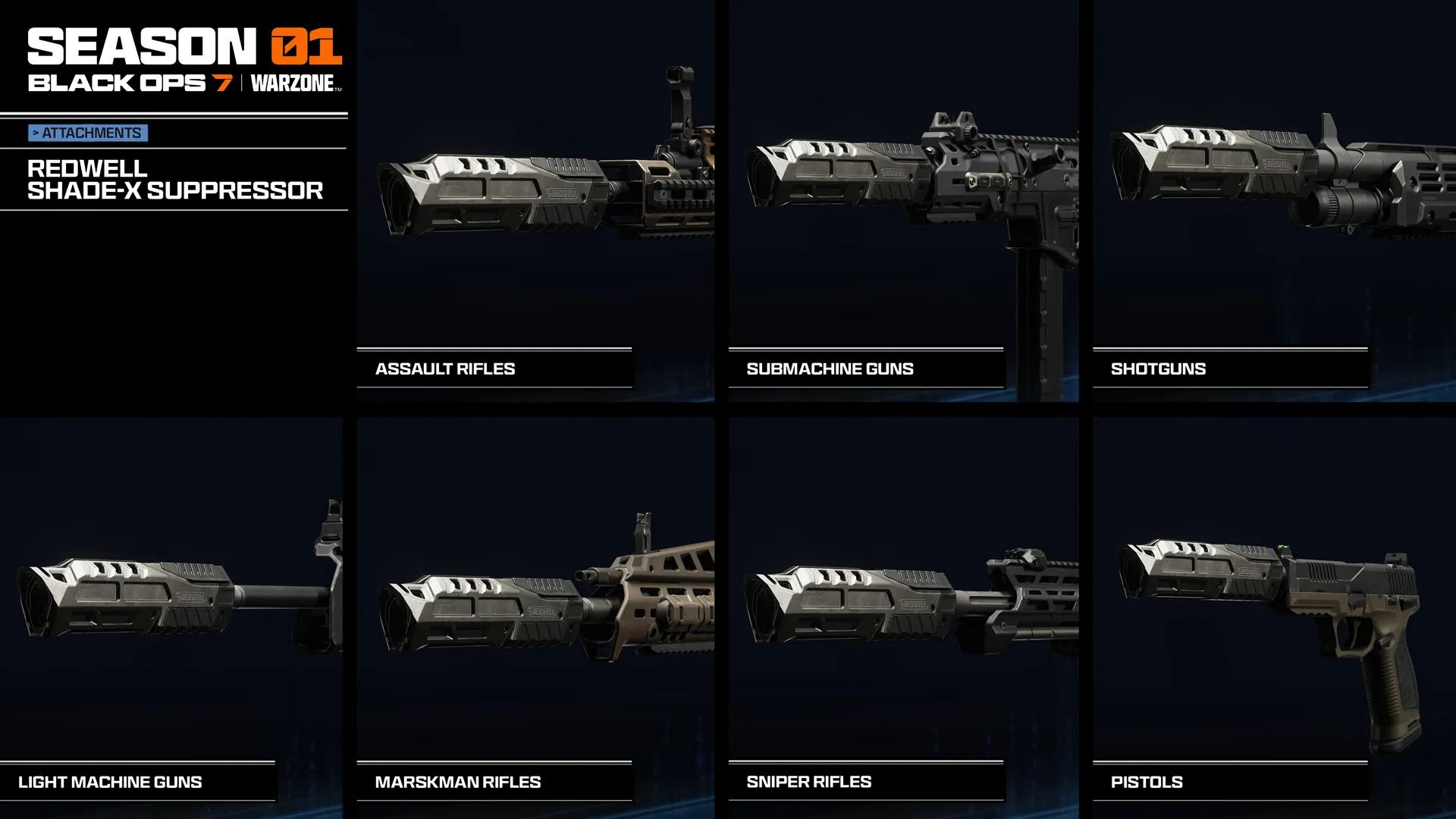Image resolution: width=1456 pixels, height=819 pixels.
Task: Select the Marskman Rifles suppressor tile
Action: (535, 613)
